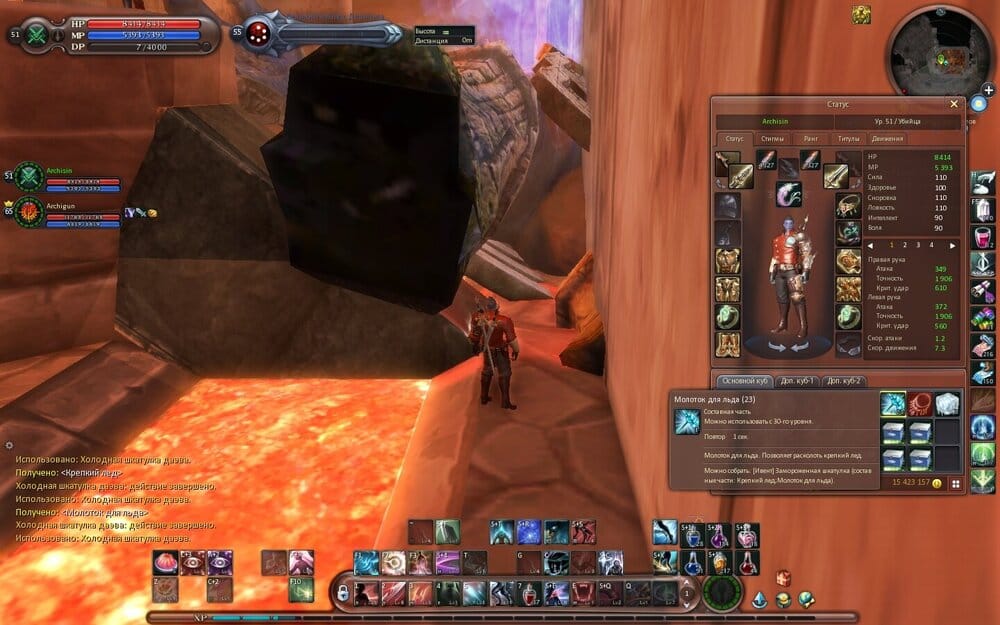Close the Status window
Screen dimensions: 1000x625
point(953,103)
